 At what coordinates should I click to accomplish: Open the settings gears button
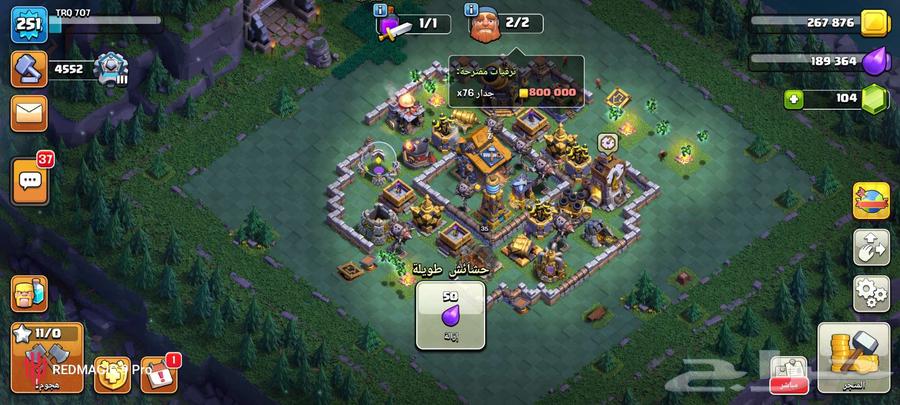[871, 294]
